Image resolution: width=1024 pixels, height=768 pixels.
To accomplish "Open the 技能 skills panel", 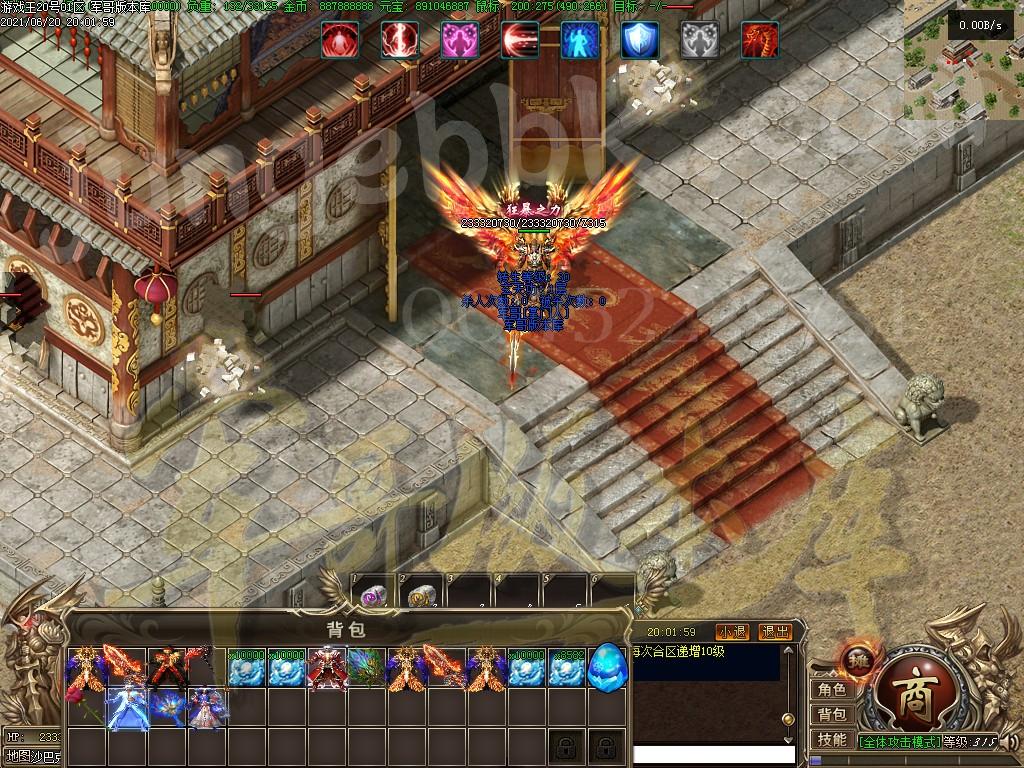I will [x=831, y=740].
